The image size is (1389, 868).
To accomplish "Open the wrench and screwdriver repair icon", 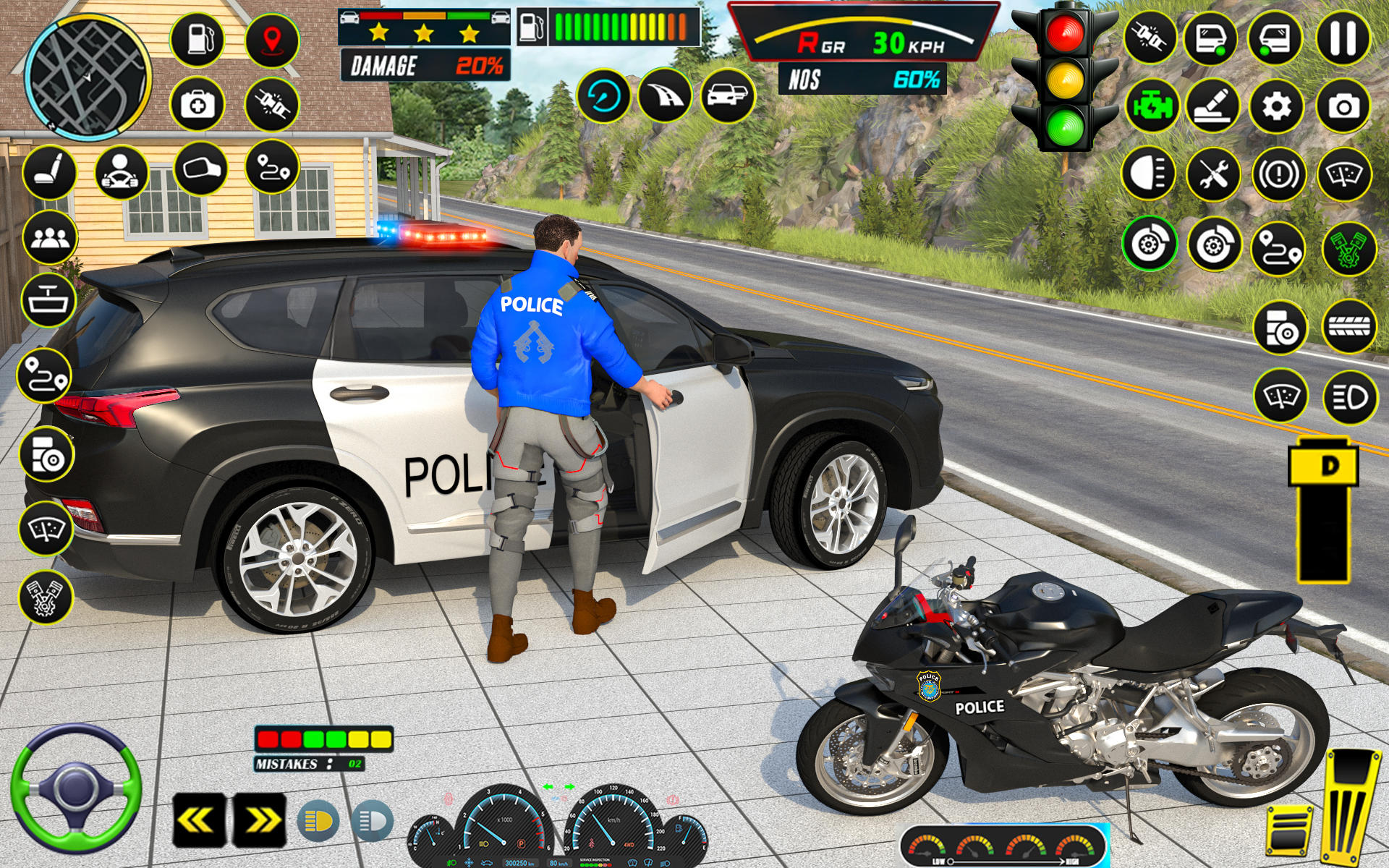I will coord(1215,173).
